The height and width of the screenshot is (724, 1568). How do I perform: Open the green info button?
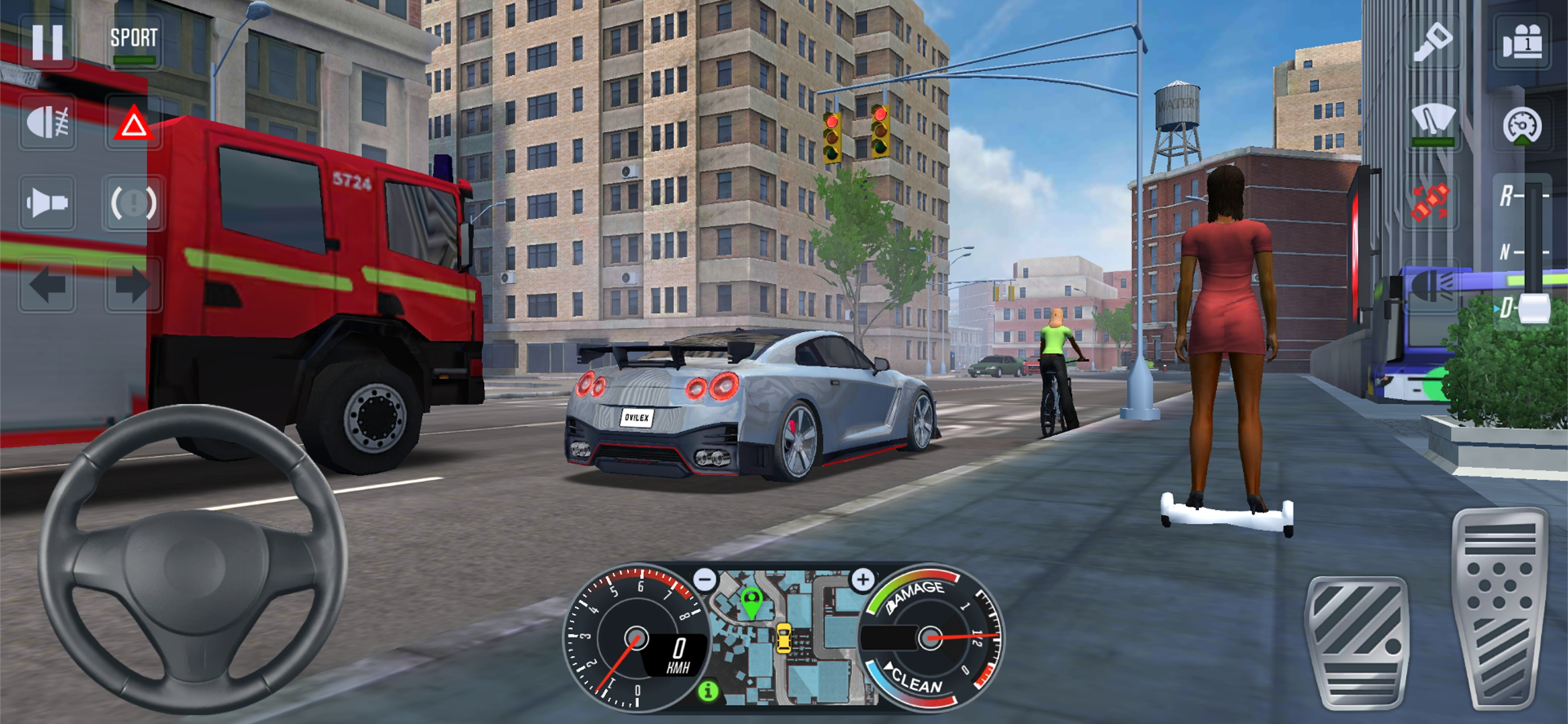point(708,691)
